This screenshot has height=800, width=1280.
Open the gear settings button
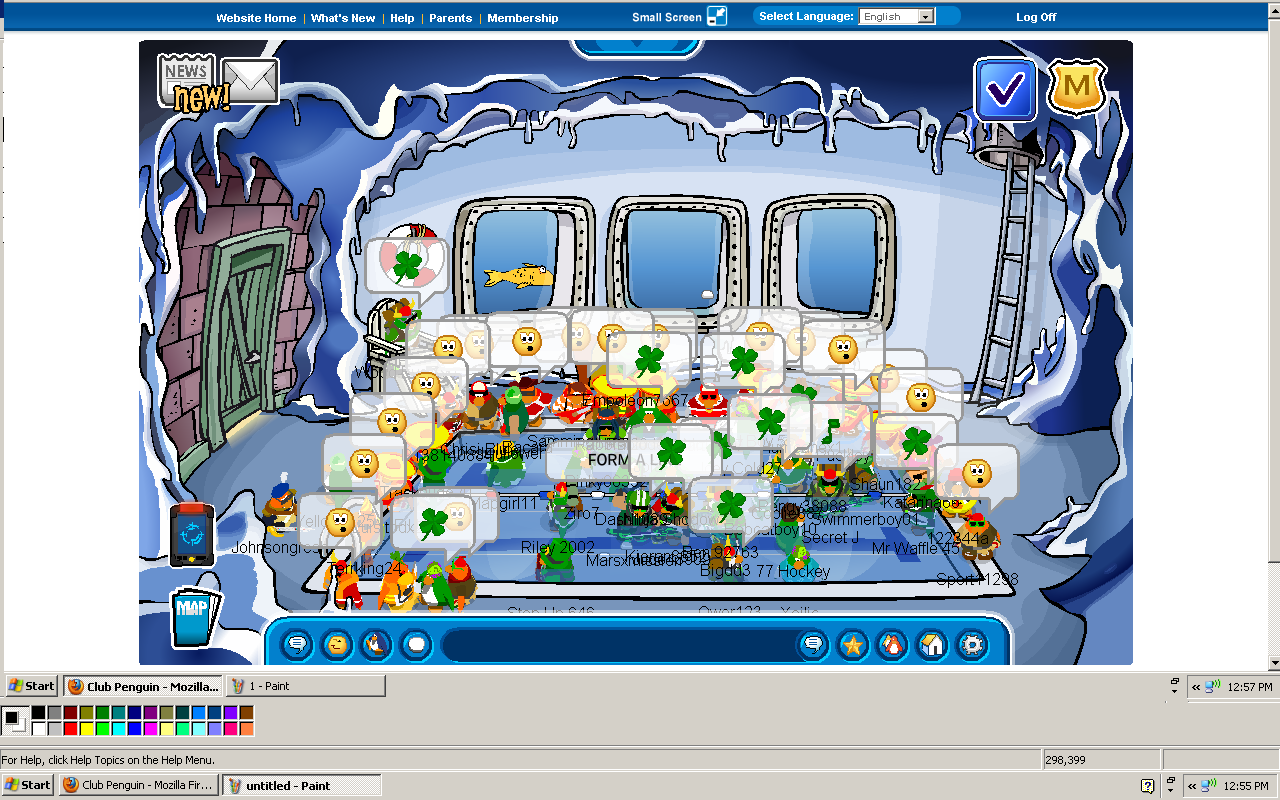click(x=972, y=645)
